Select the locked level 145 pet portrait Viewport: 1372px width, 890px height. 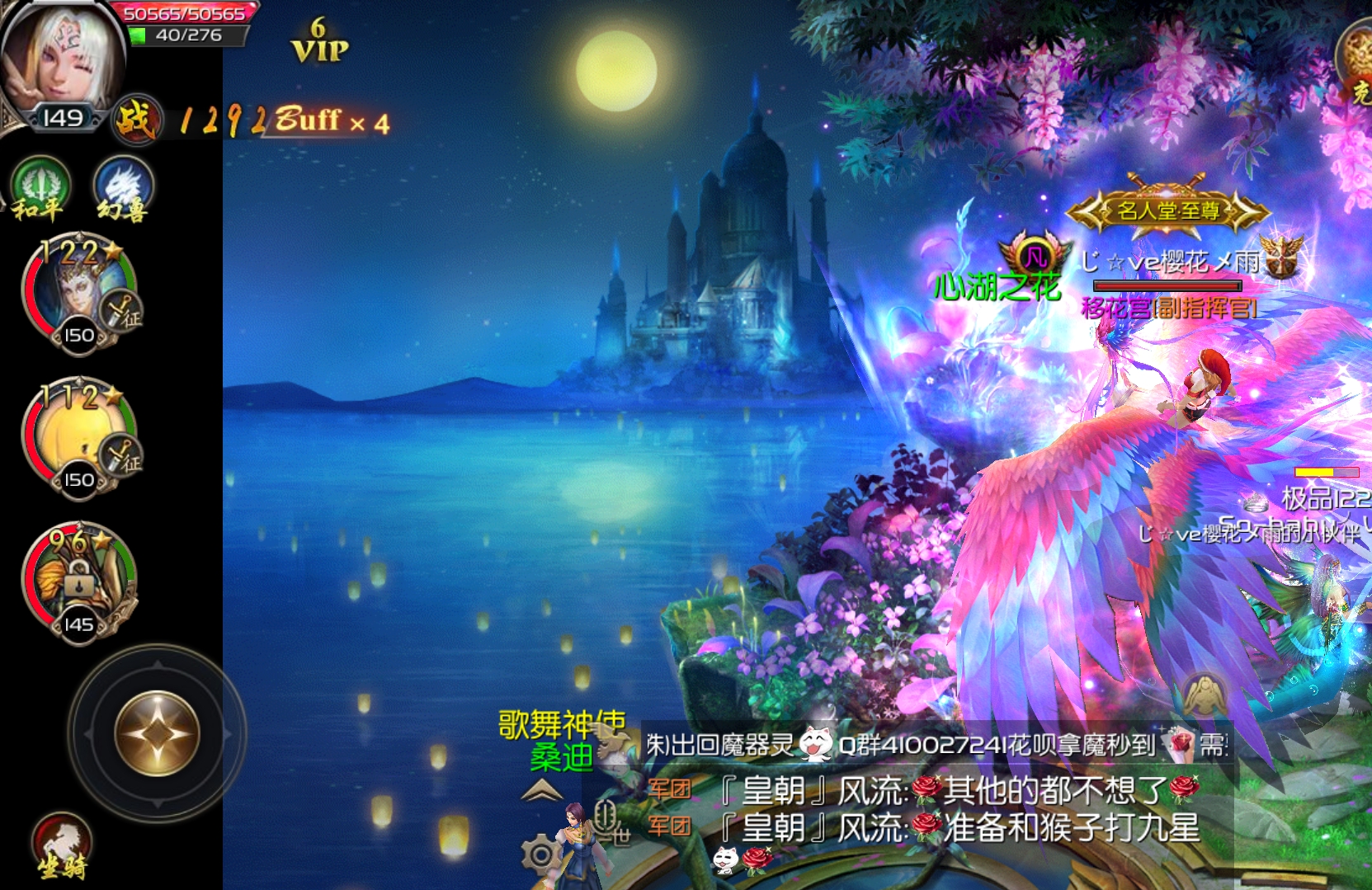point(79,582)
